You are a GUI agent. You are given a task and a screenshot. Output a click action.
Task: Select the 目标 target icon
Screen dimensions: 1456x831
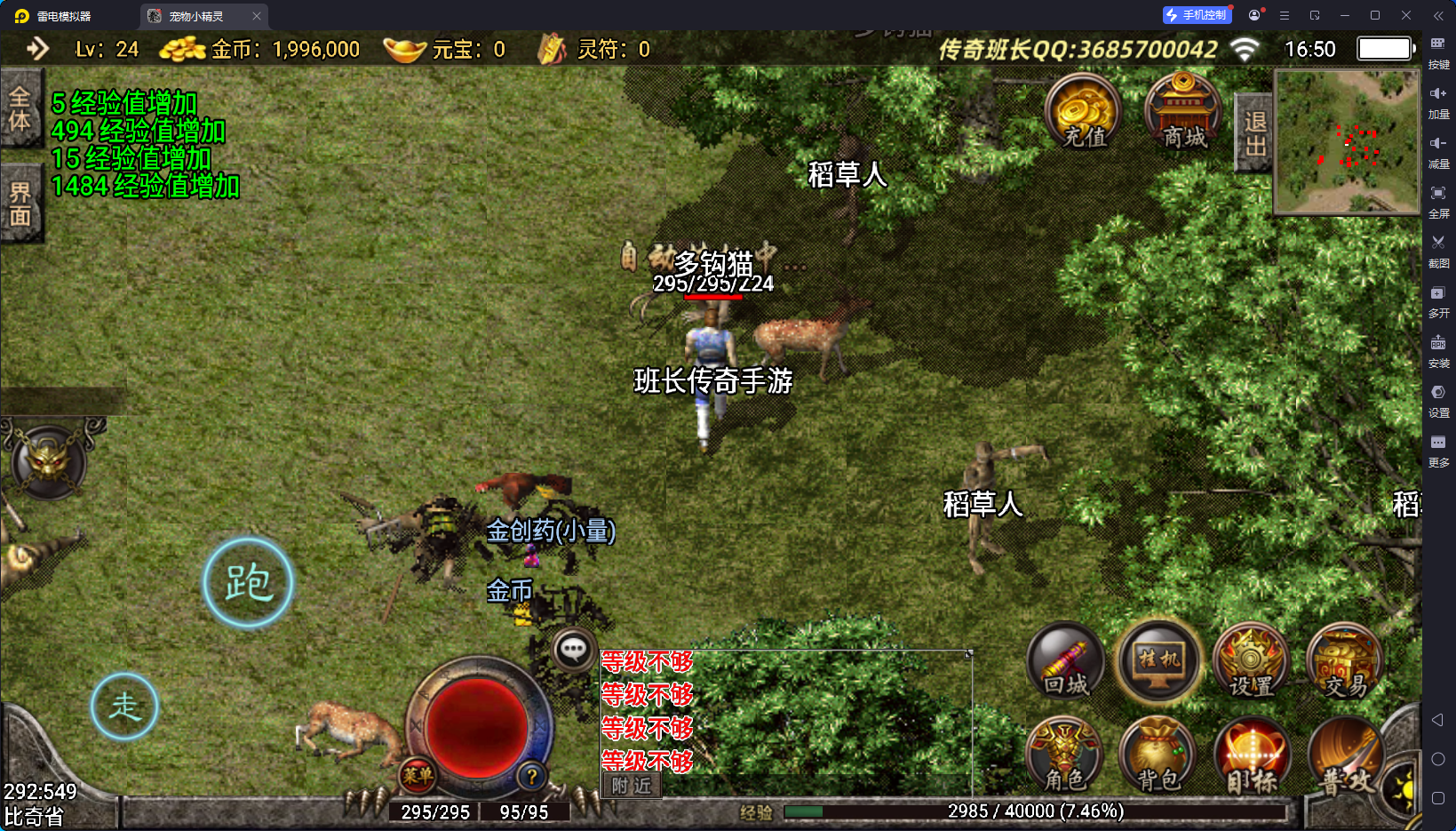[x=1252, y=755]
